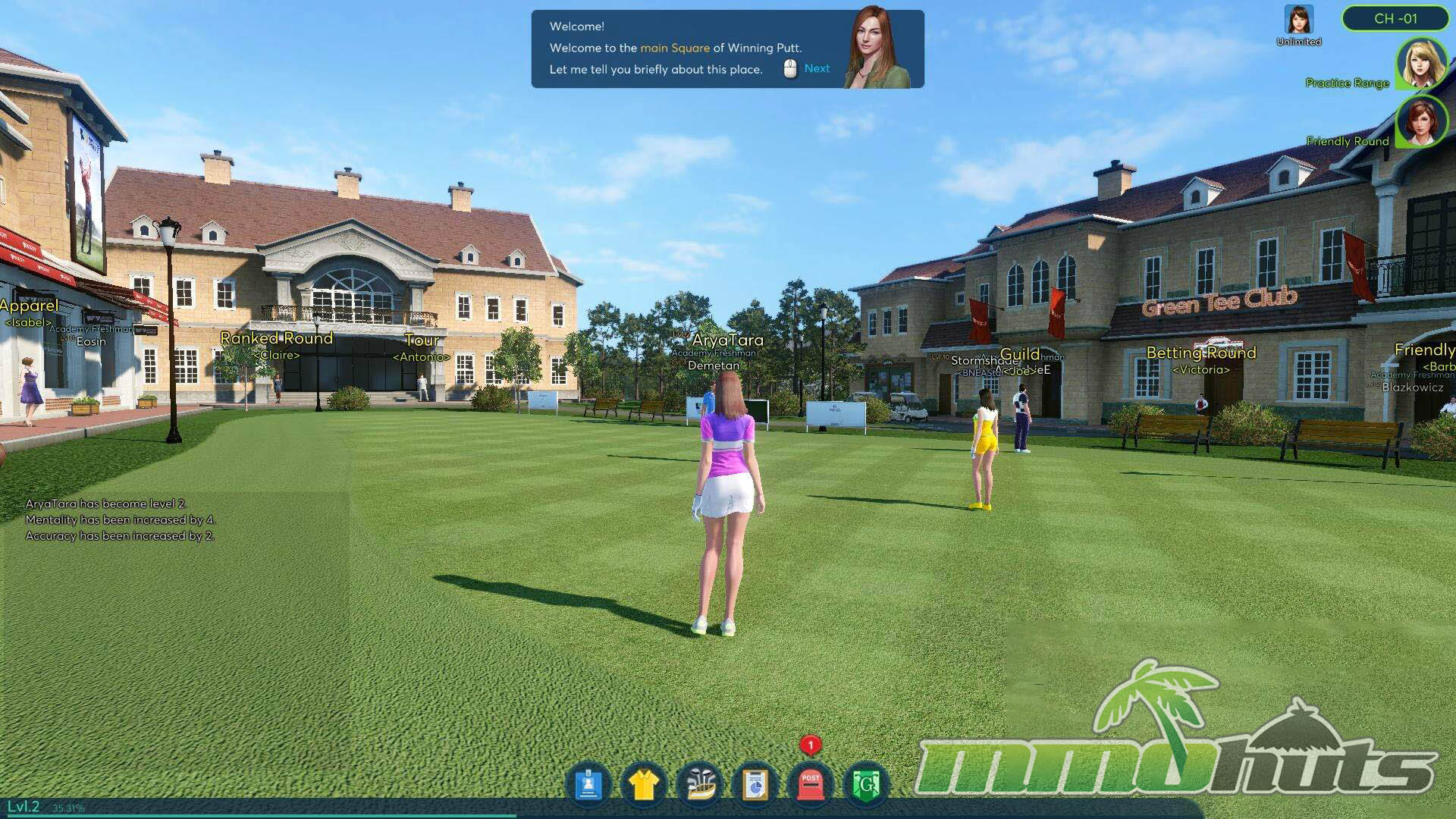This screenshot has height=819, width=1456.
Task: Open the CH-01 channel selector
Action: pyautogui.click(x=1395, y=19)
